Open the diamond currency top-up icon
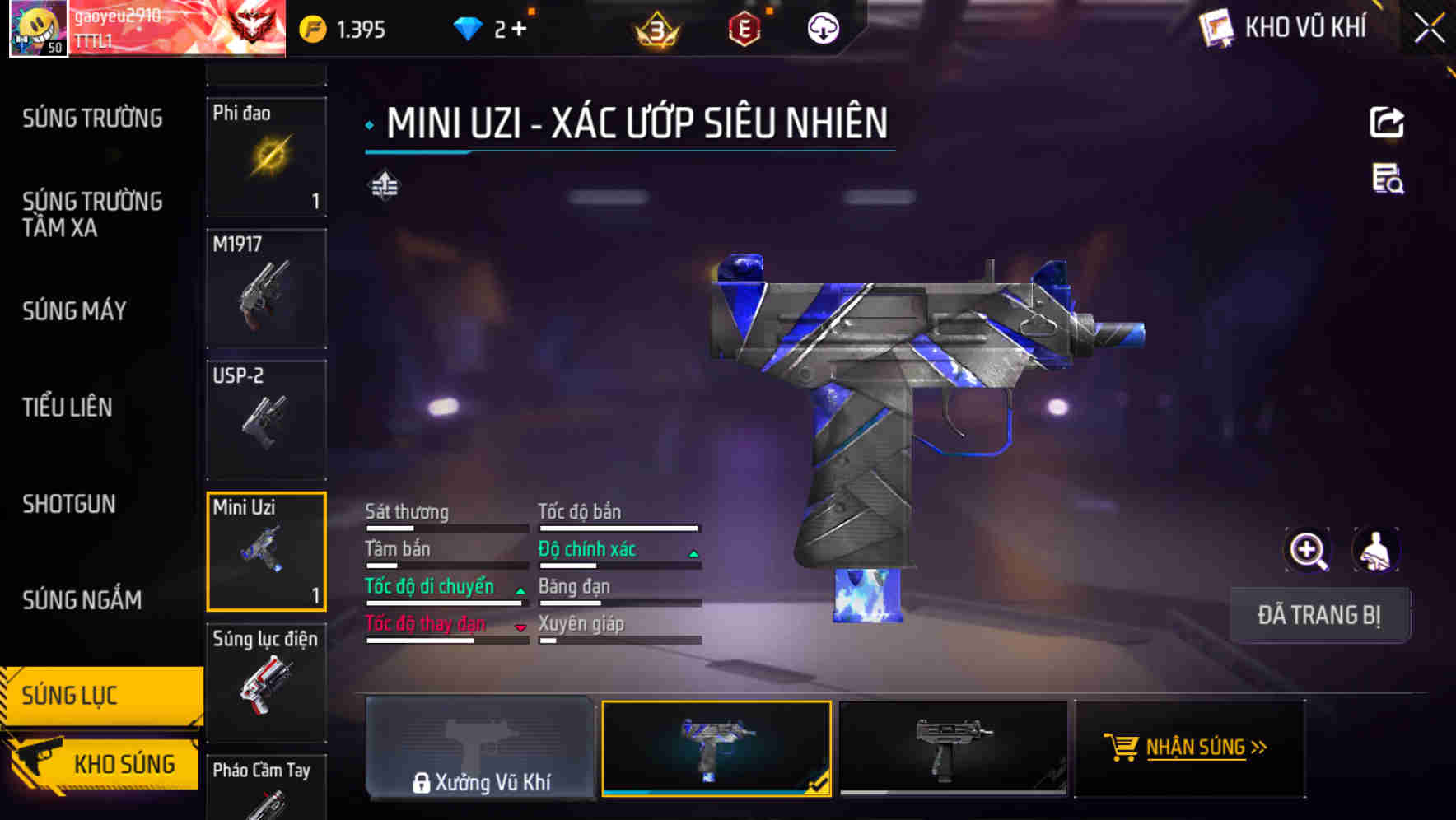 (471, 27)
